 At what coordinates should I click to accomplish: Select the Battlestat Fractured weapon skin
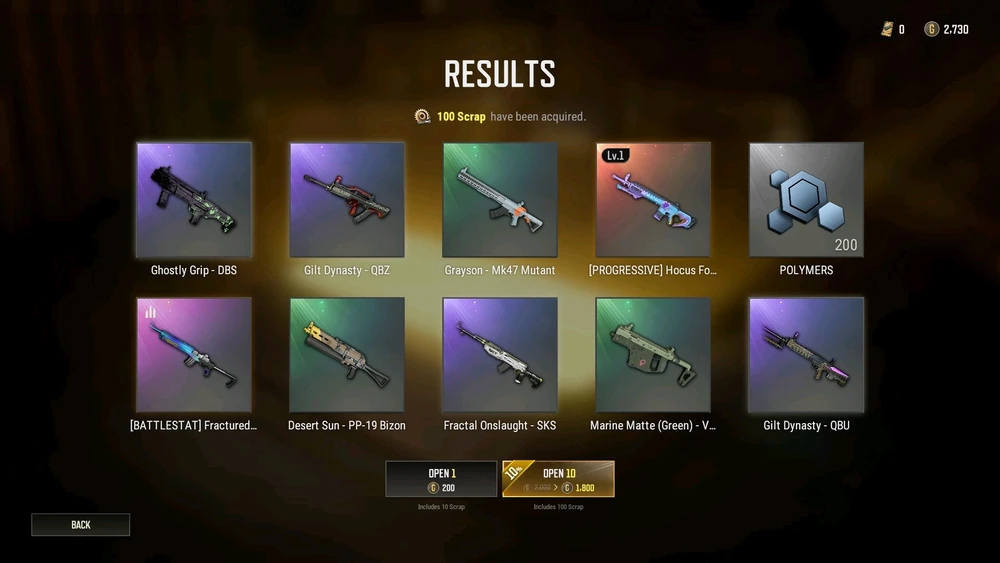click(x=194, y=355)
